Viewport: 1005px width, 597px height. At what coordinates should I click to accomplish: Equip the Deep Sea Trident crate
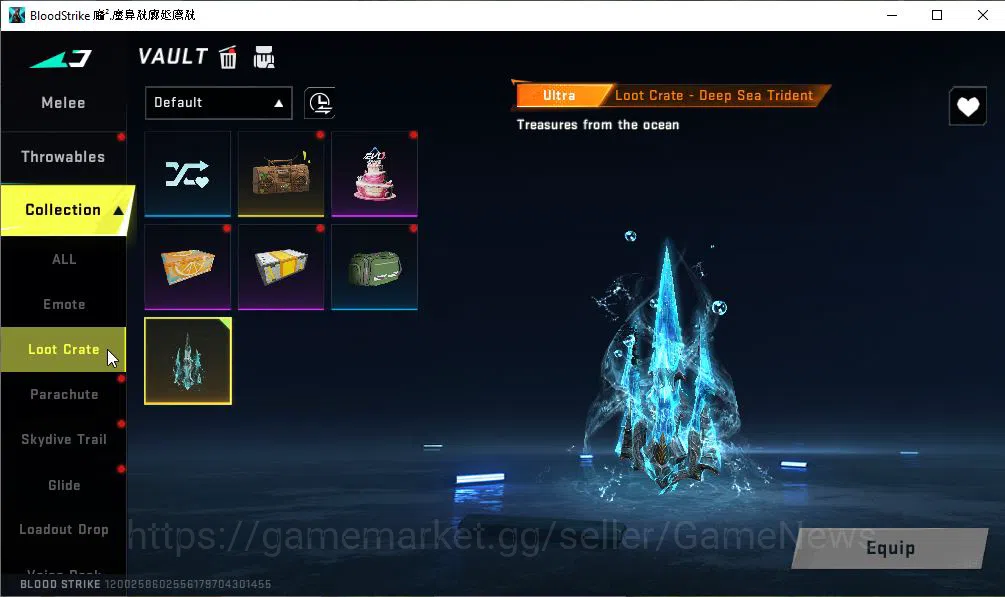click(x=889, y=548)
